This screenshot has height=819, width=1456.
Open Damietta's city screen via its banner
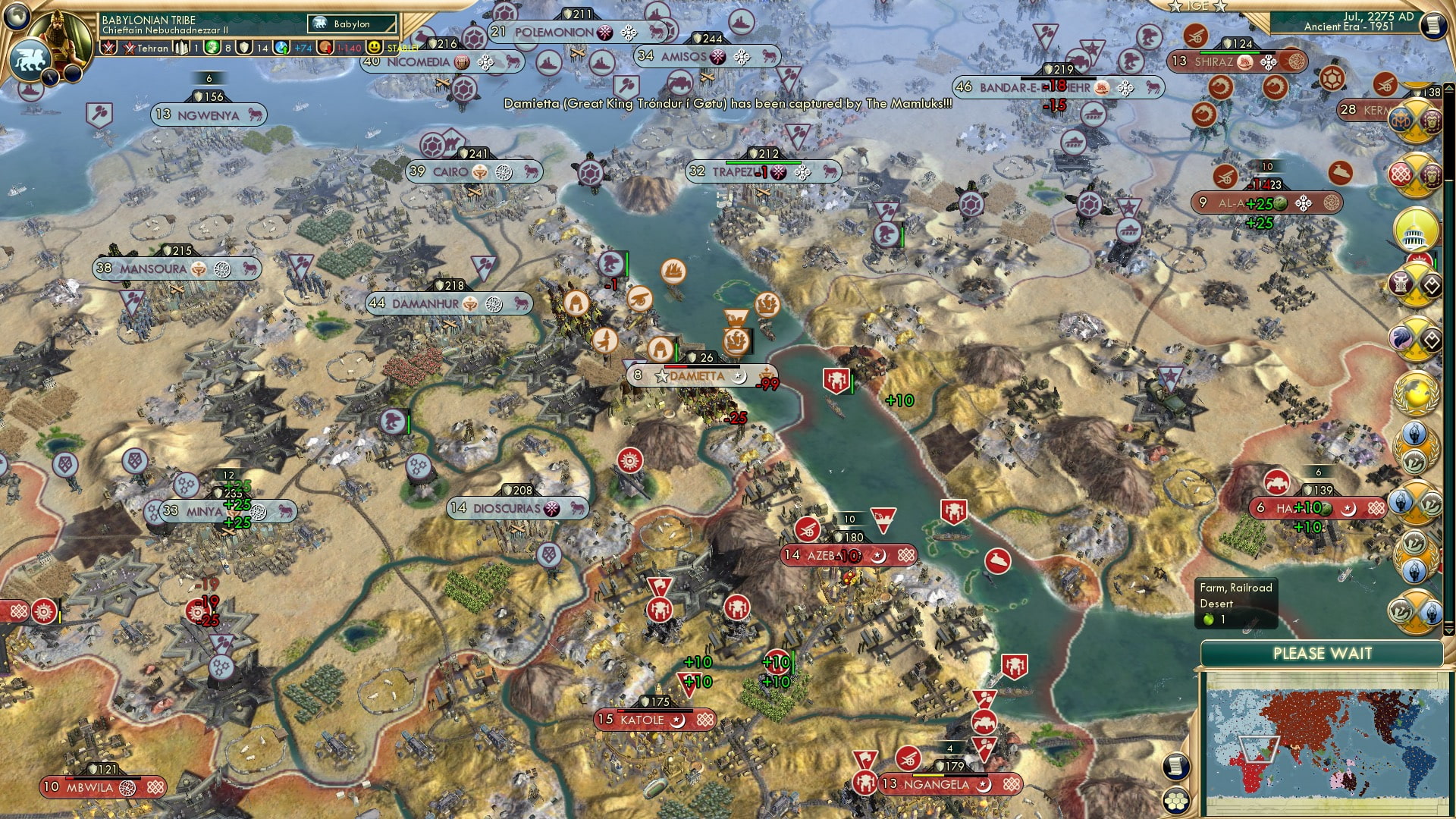pos(698,375)
